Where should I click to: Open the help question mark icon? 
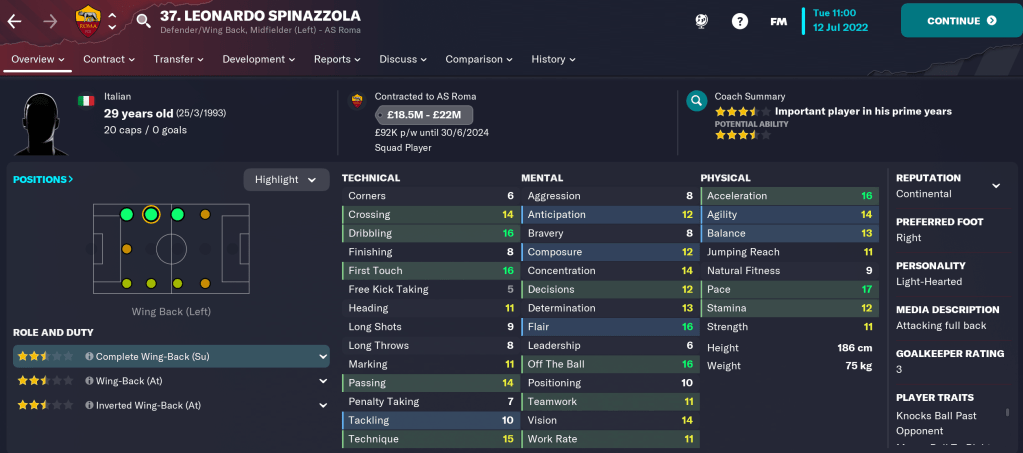click(x=739, y=21)
